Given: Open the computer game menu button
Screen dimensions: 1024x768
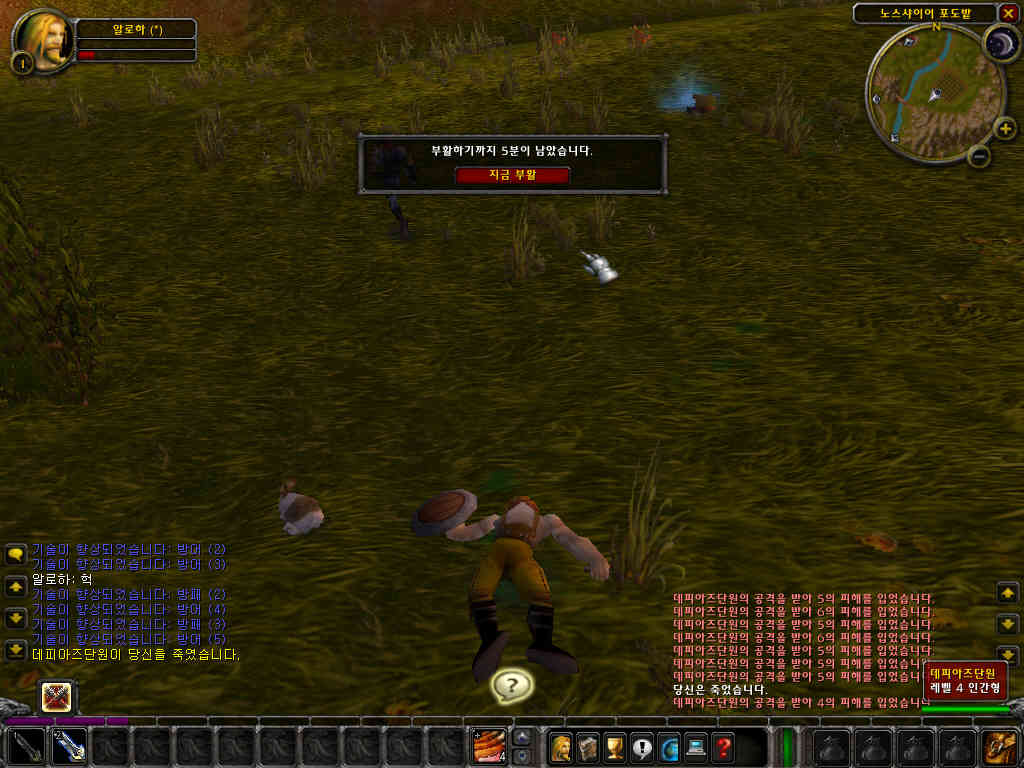Looking at the screenshot, I should [696, 747].
